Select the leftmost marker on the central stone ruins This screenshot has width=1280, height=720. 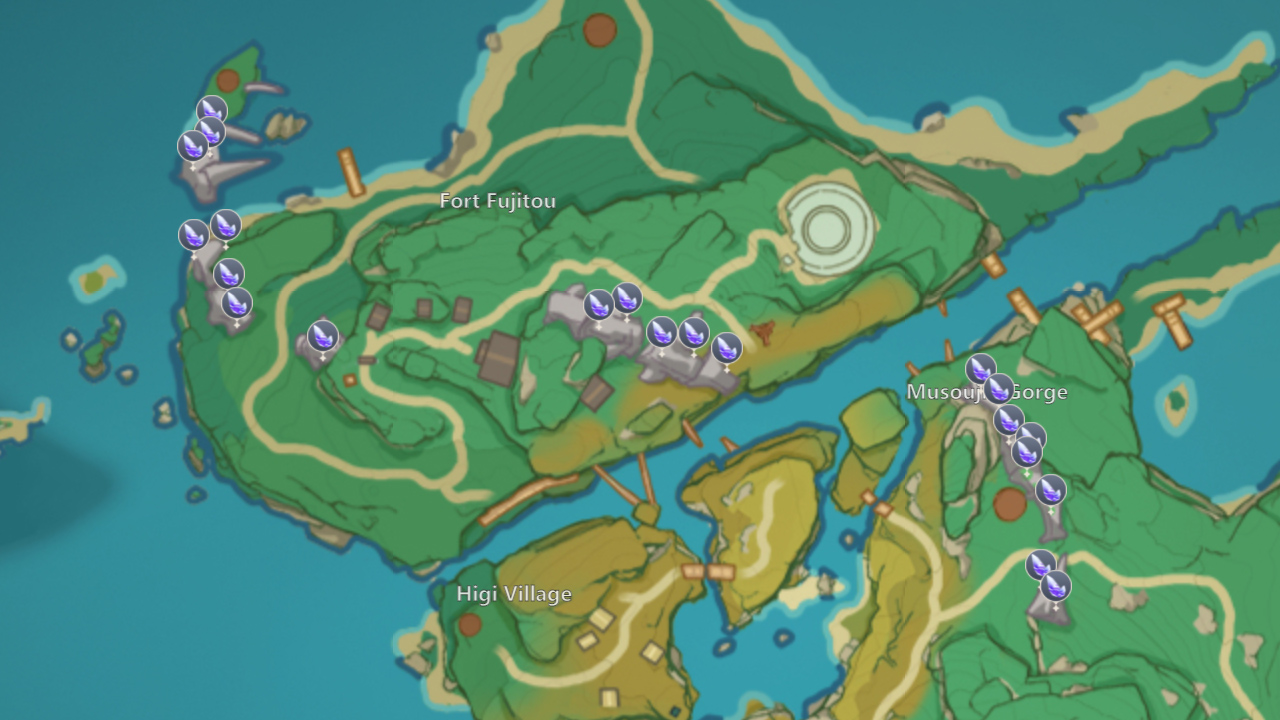coord(597,306)
